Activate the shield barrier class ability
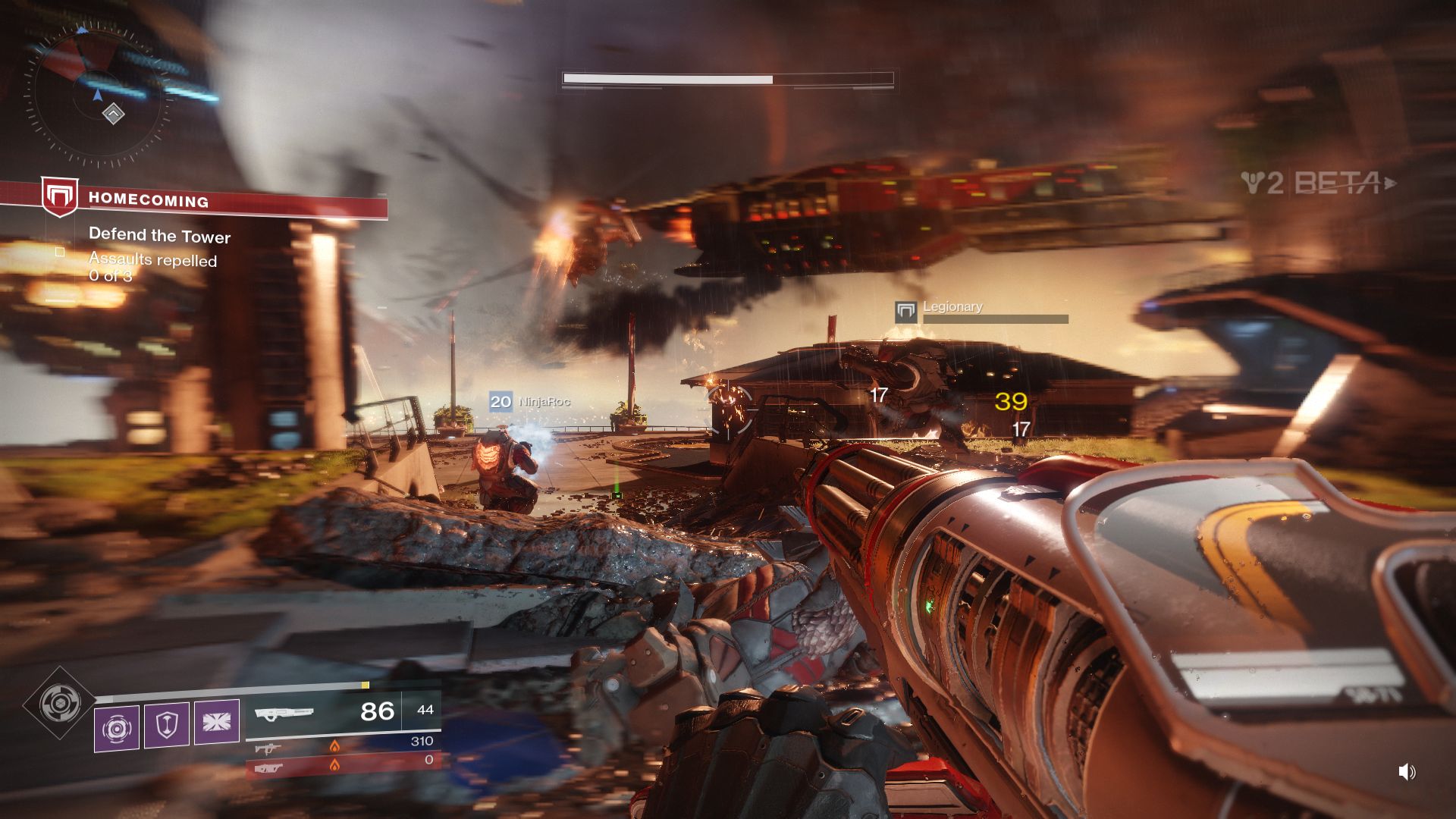The width and height of the screenshot is (1456, 819). (x=167, y=726)
